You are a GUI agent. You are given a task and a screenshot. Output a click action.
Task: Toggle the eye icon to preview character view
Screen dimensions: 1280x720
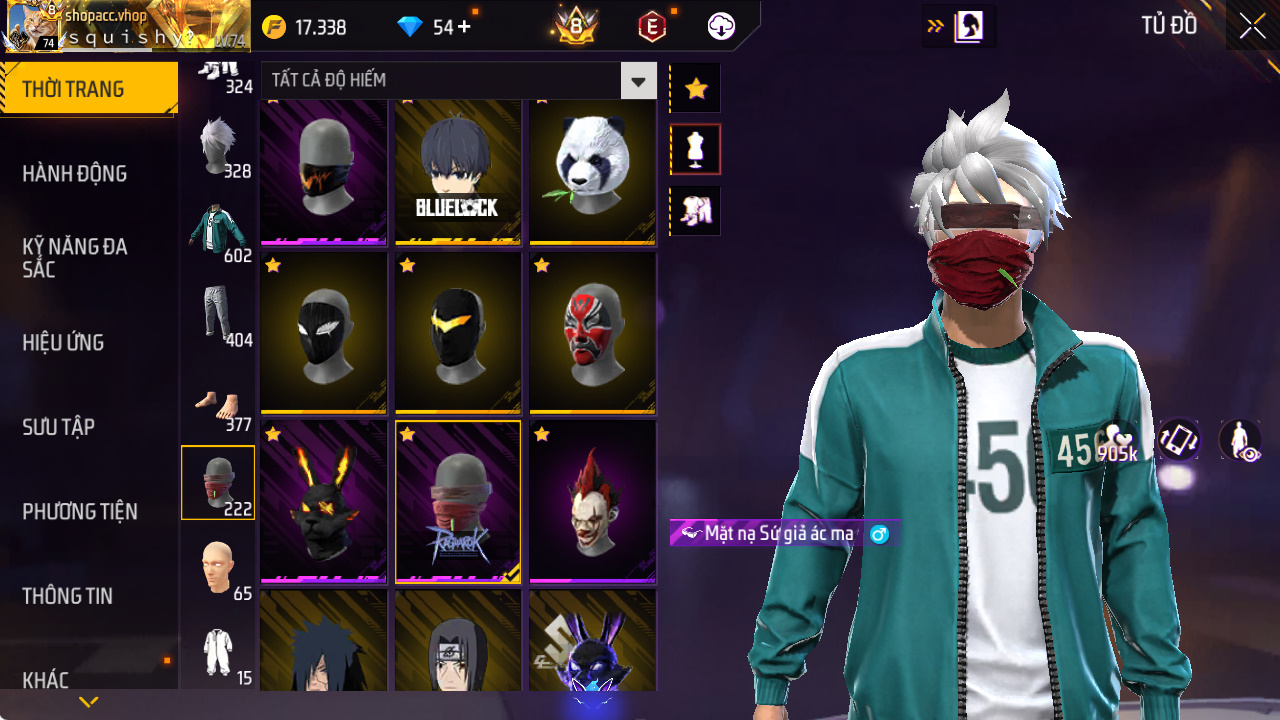pos(1238,439)
